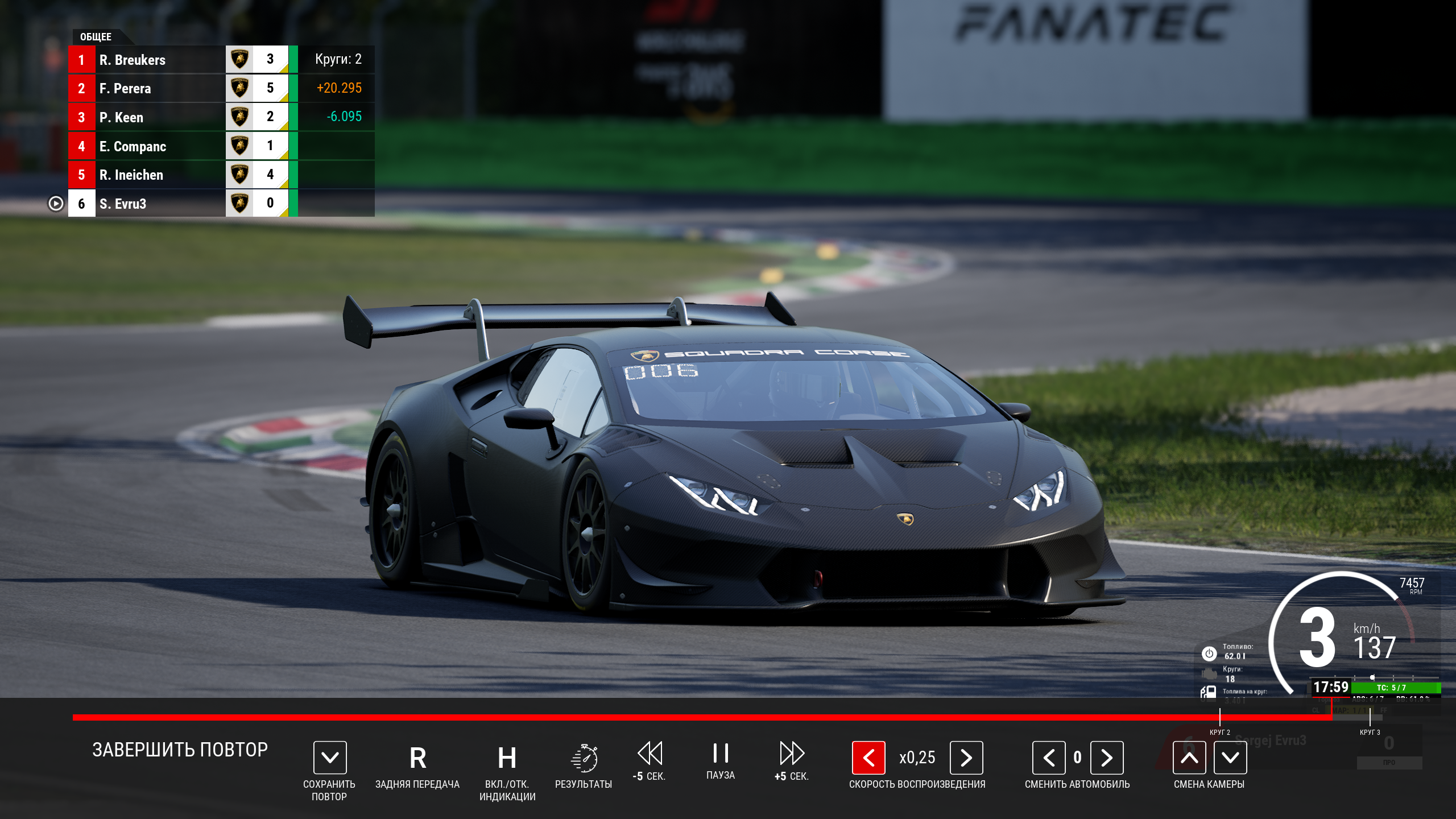Jump to the КРУГ 2 lap marker

point(1220,718)
